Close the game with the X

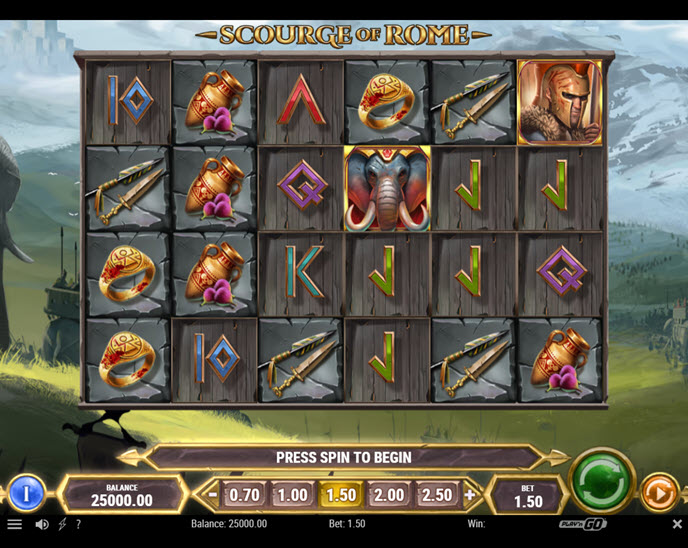(x=677, y=524)
